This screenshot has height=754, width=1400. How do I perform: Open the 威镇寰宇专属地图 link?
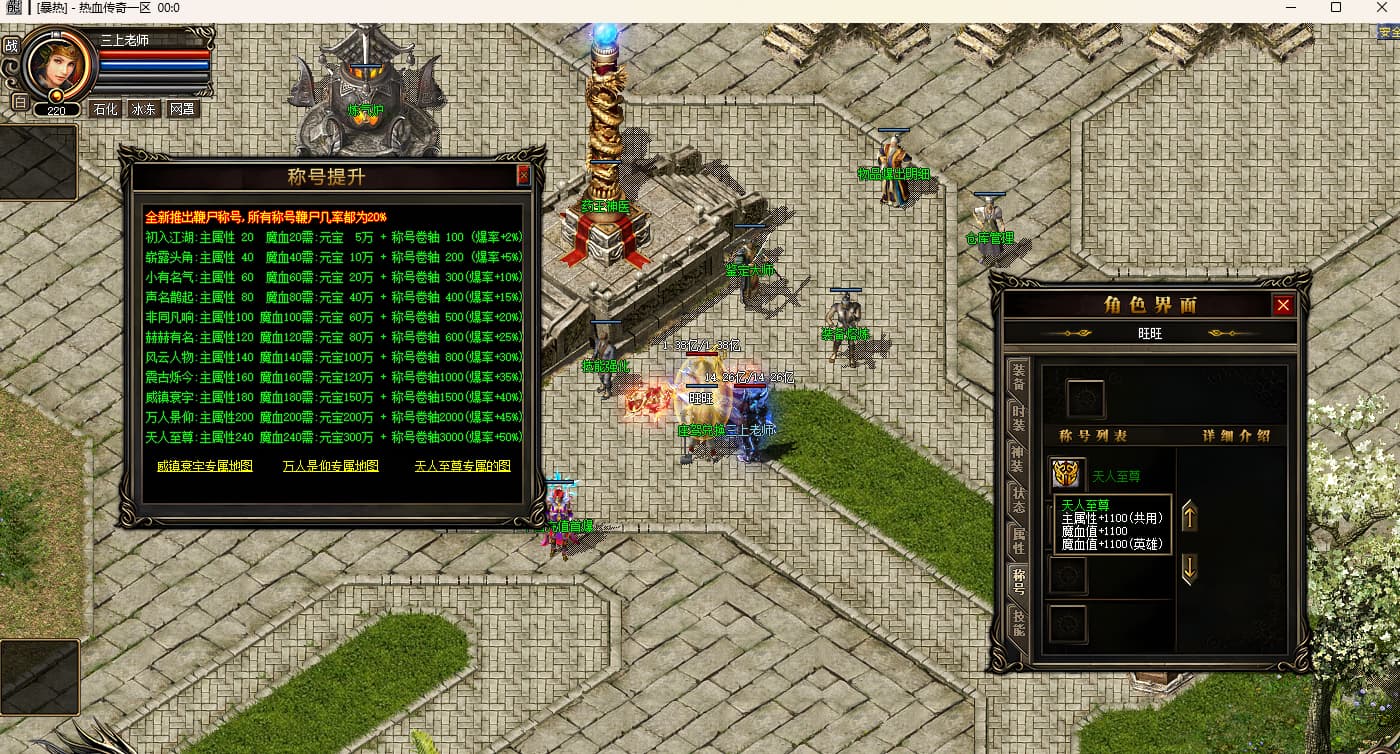tap(205, 466)
